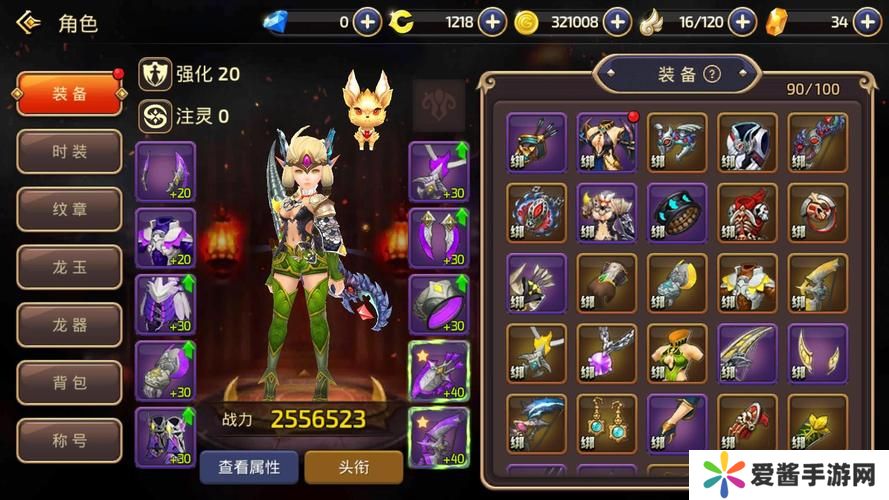Select the inventory item with red notification dot
Viewport: 889px width, 500px height.
click(607, 142)
